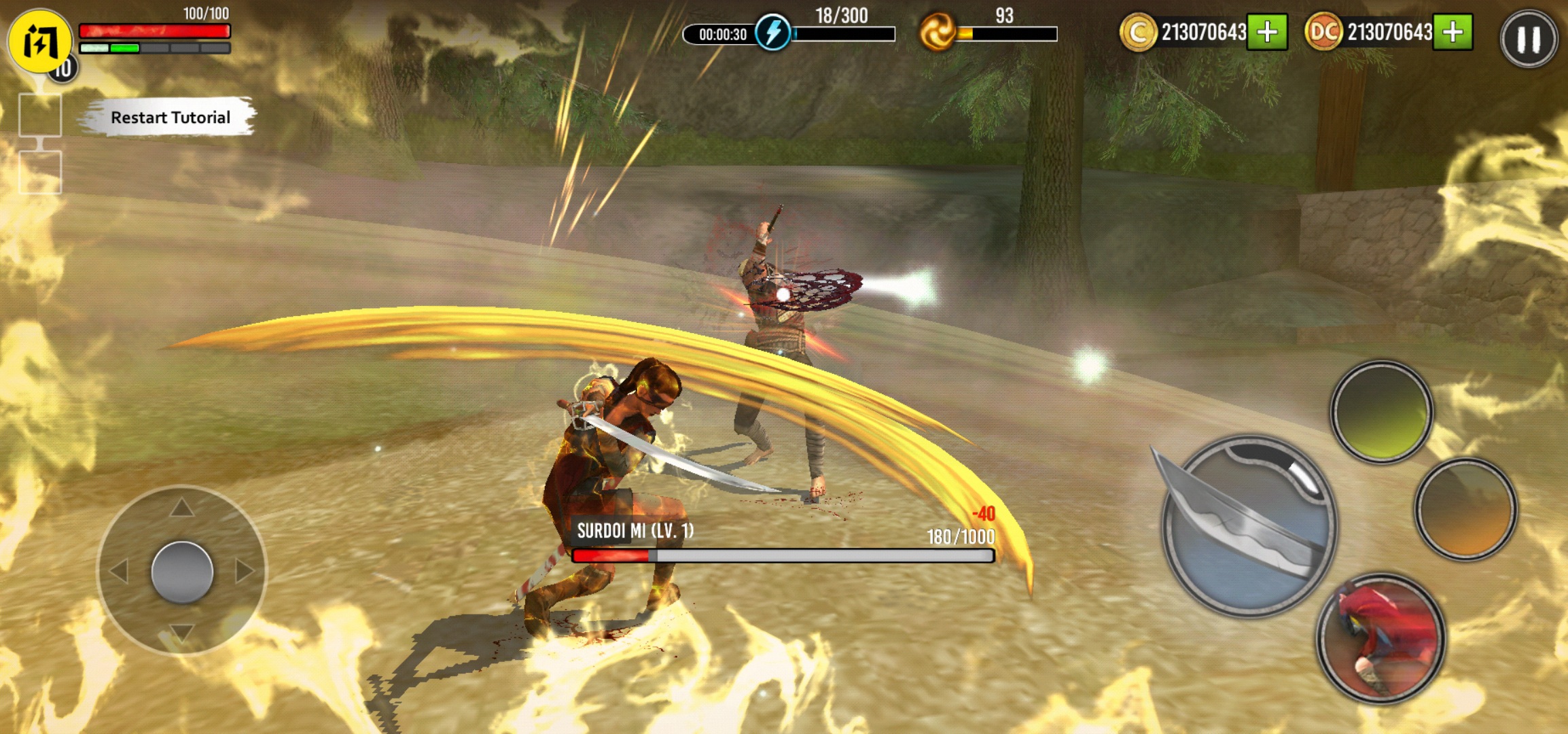Click the blue lightning energy icon
Image resolution: width=1568 pixels, height=734 pixels.
[x=772, y=33]
